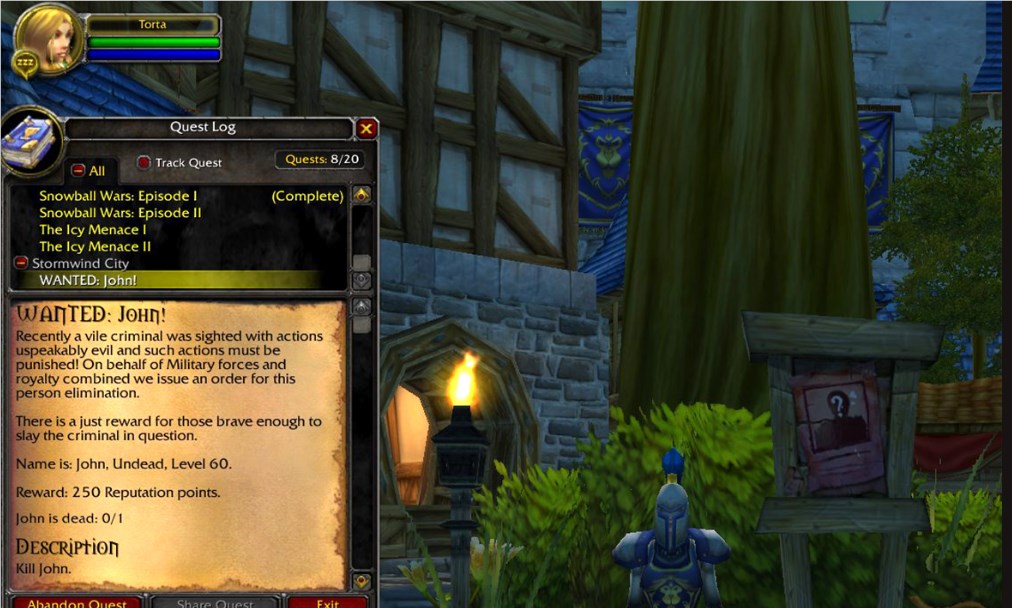The width and height of the screenshot is (1012, 608).
Task: Click the Share Quest button
Action: (215, 602)
